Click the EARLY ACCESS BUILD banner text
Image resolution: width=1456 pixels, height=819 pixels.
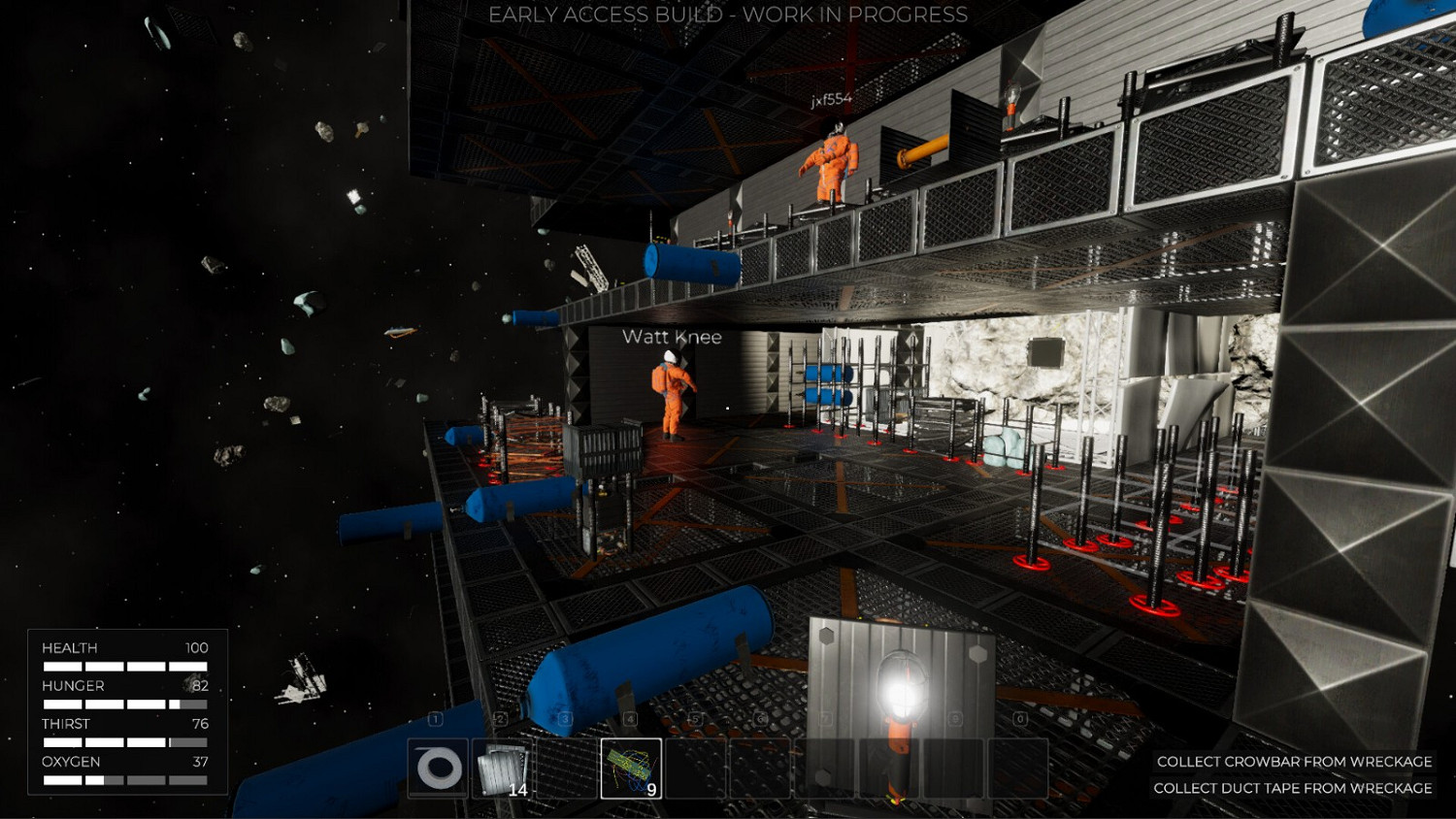728,15
